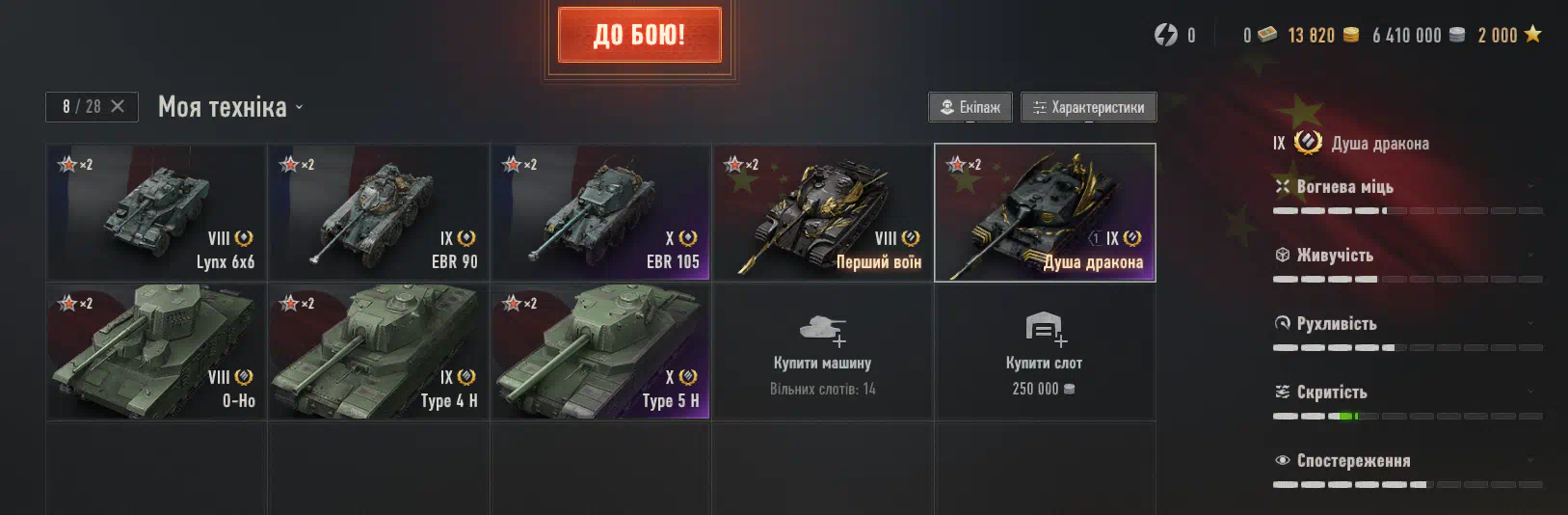Select the O-Ho heavy tank
The height and width of the screenshot is (515, 1568).
[156, 351]
